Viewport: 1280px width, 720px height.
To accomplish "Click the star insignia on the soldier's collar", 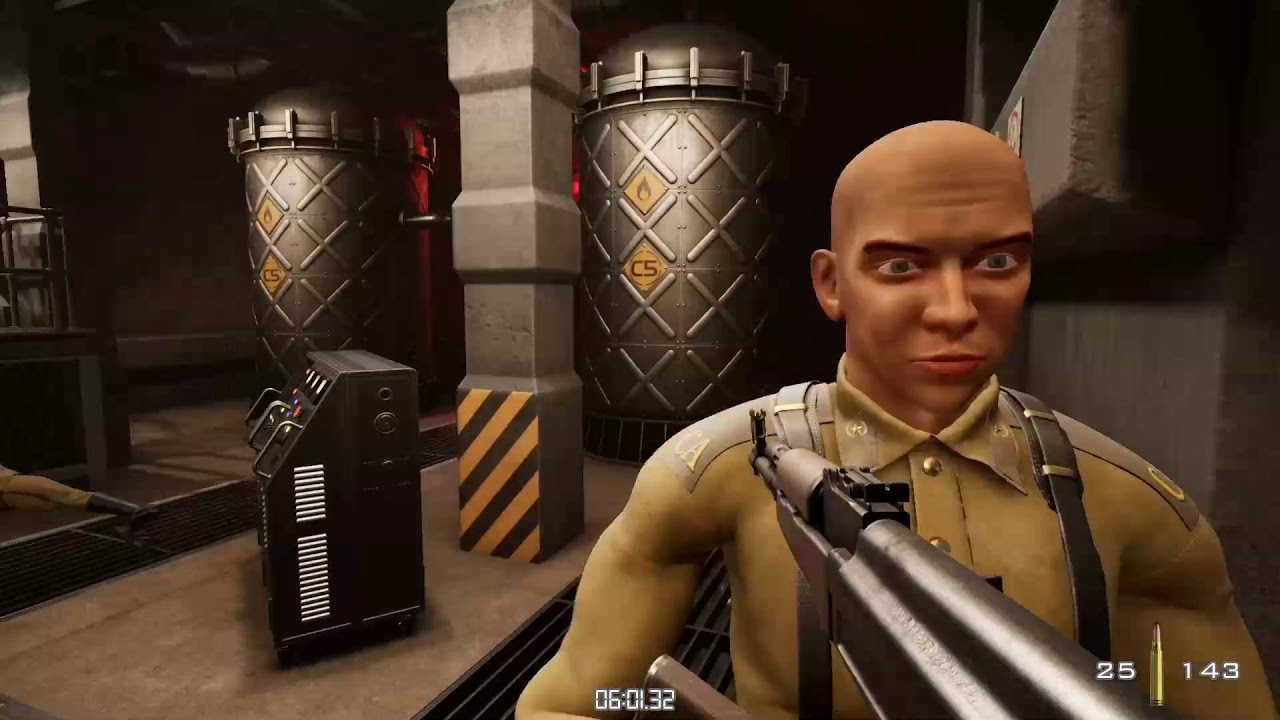I will tap(856, 428).
